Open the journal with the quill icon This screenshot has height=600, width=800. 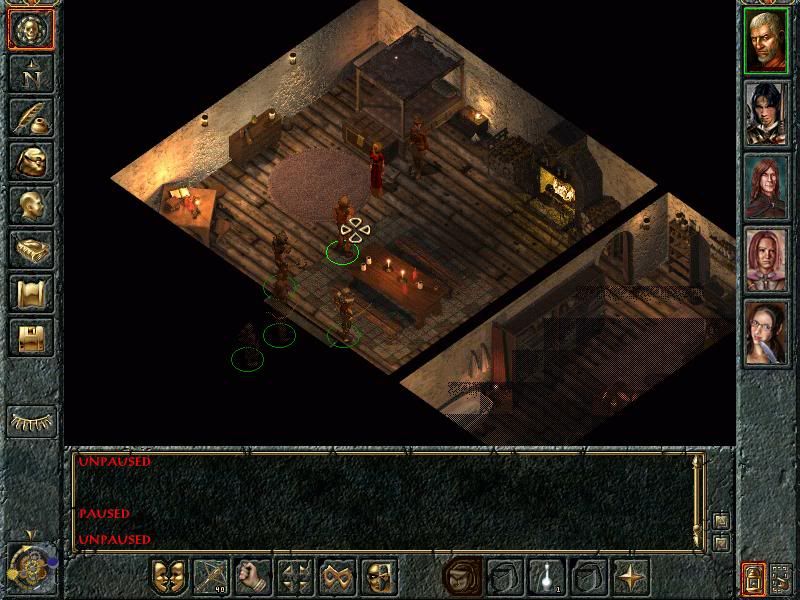point(31,117)
